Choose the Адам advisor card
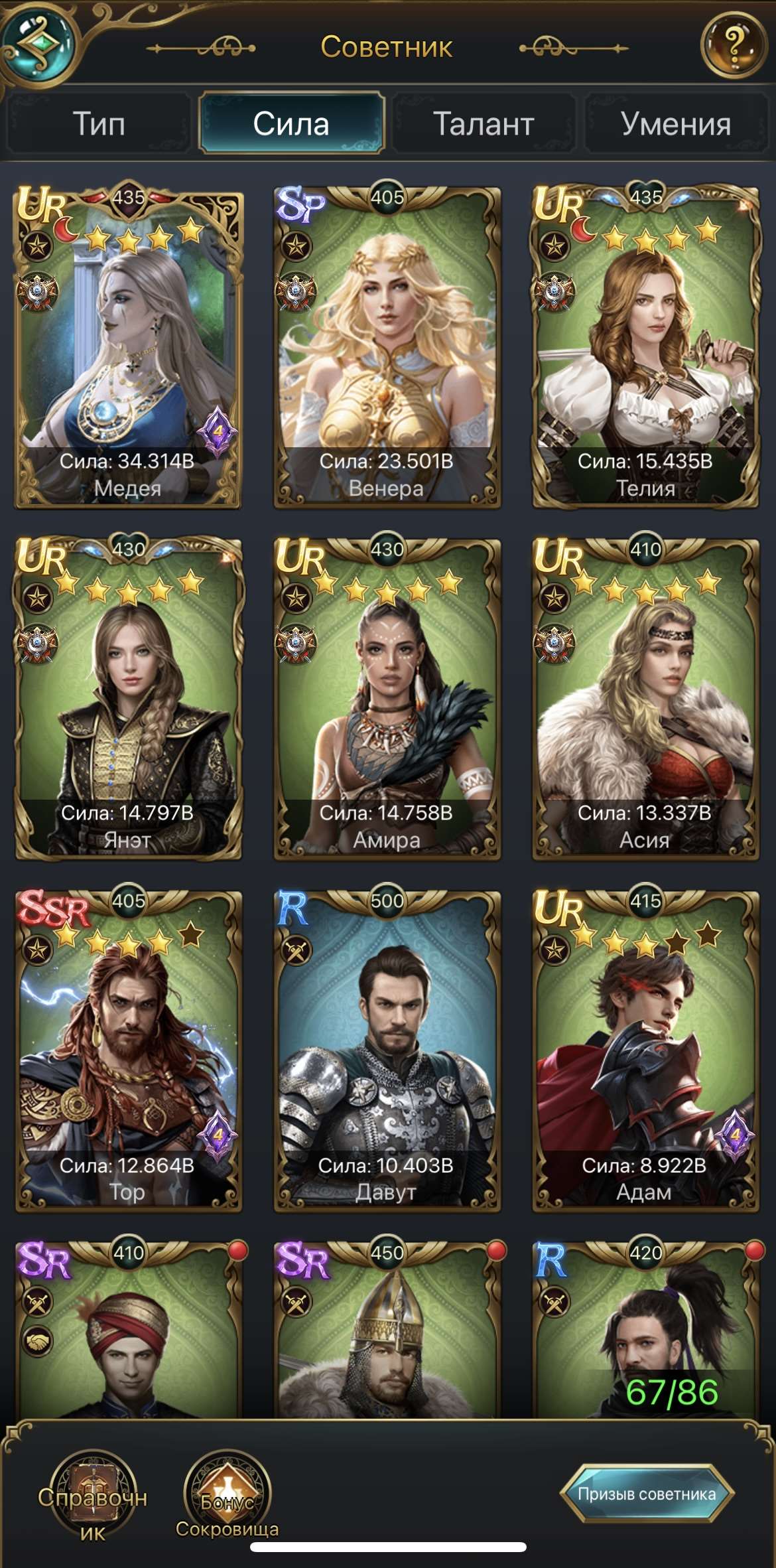 (645, 1052)
